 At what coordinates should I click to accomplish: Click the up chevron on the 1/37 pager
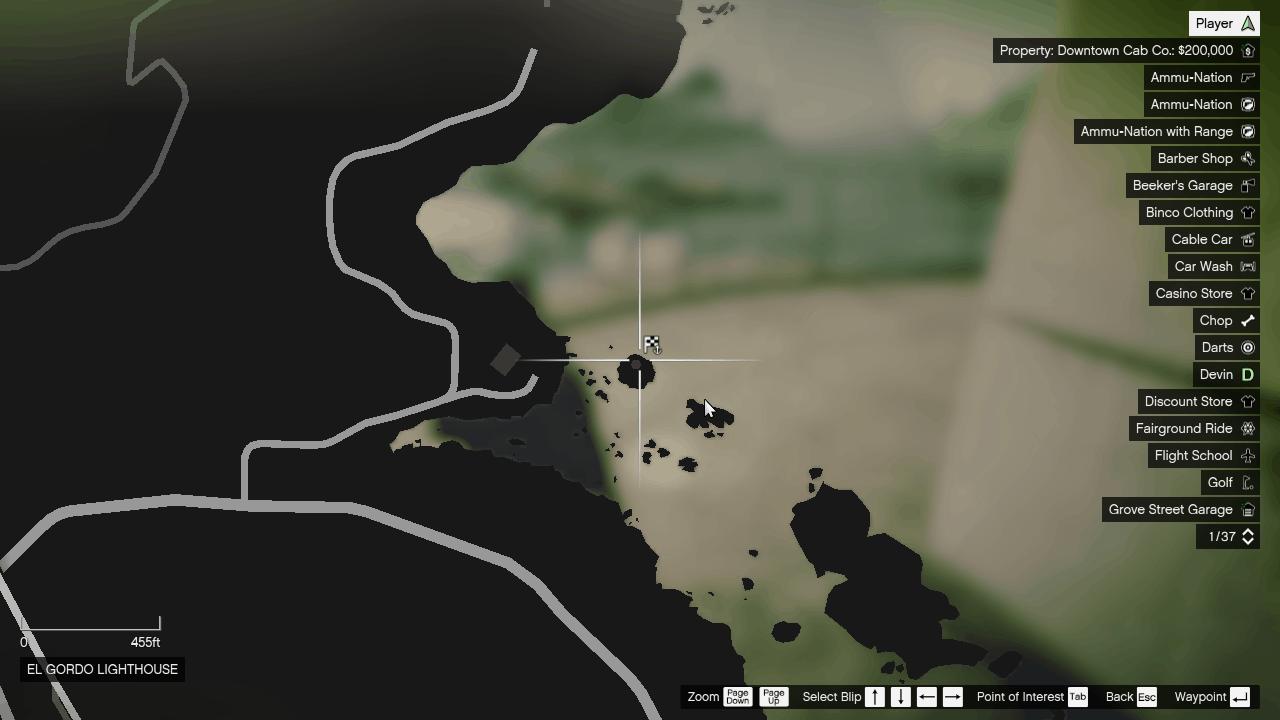(1247, 531)
